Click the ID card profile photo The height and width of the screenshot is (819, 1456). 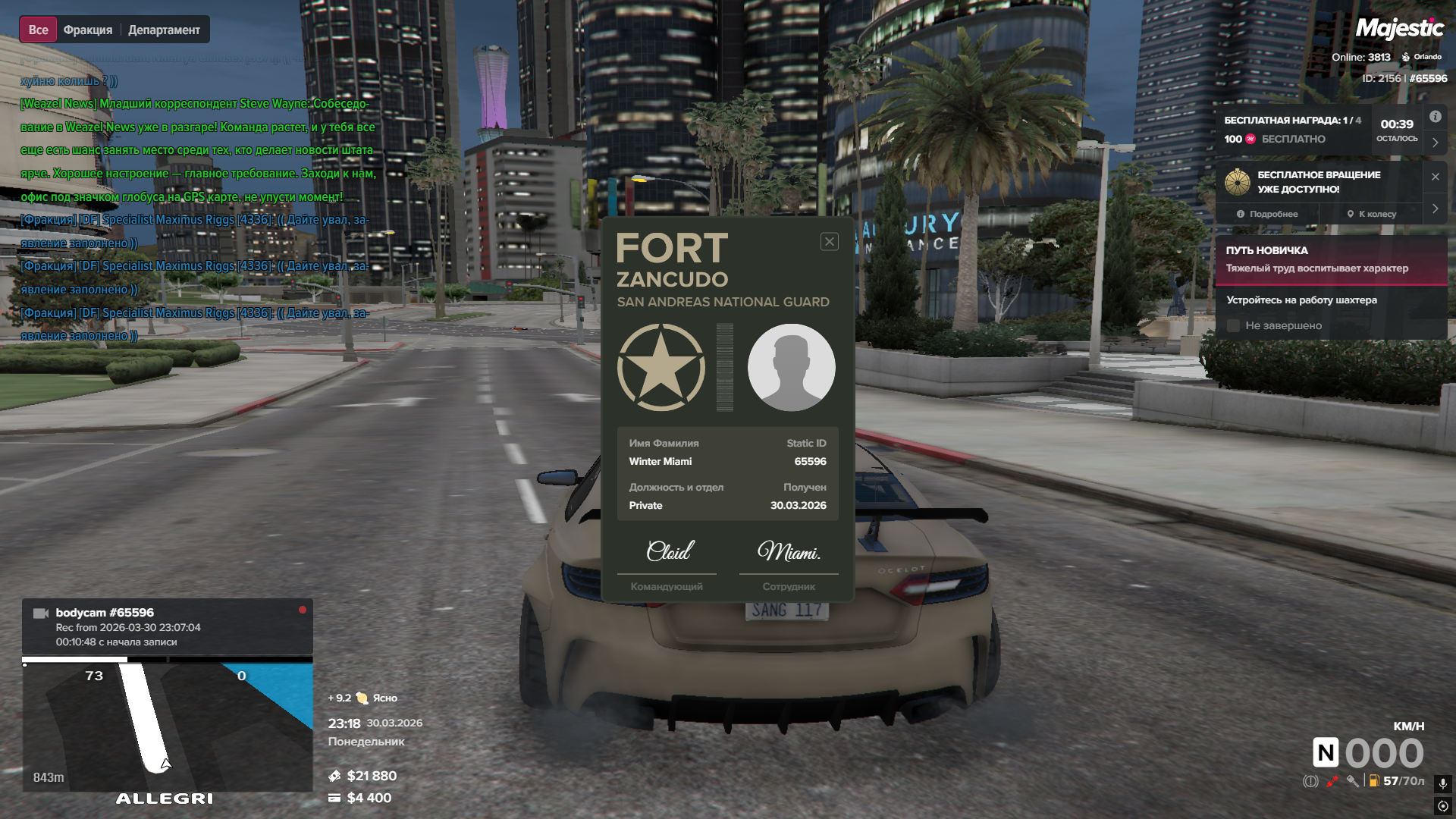[x=791, y=368]
